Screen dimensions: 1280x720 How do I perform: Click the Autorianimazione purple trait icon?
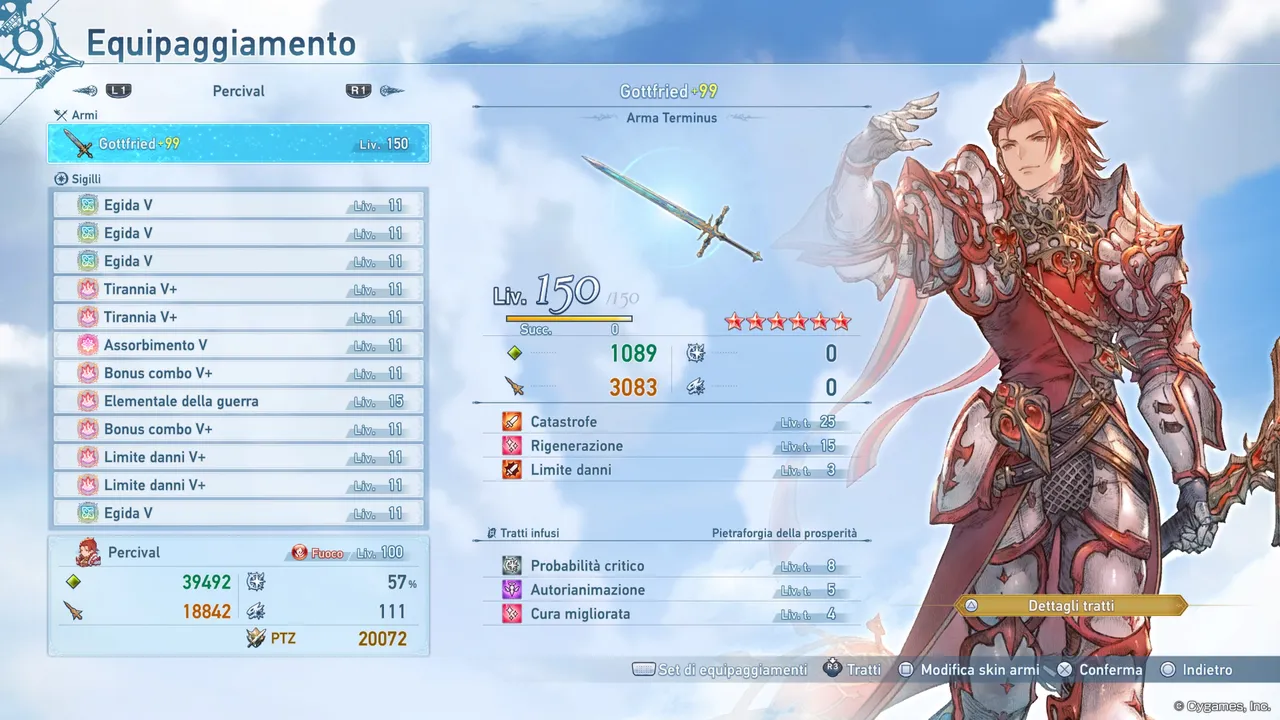click(x=511, y=589)
